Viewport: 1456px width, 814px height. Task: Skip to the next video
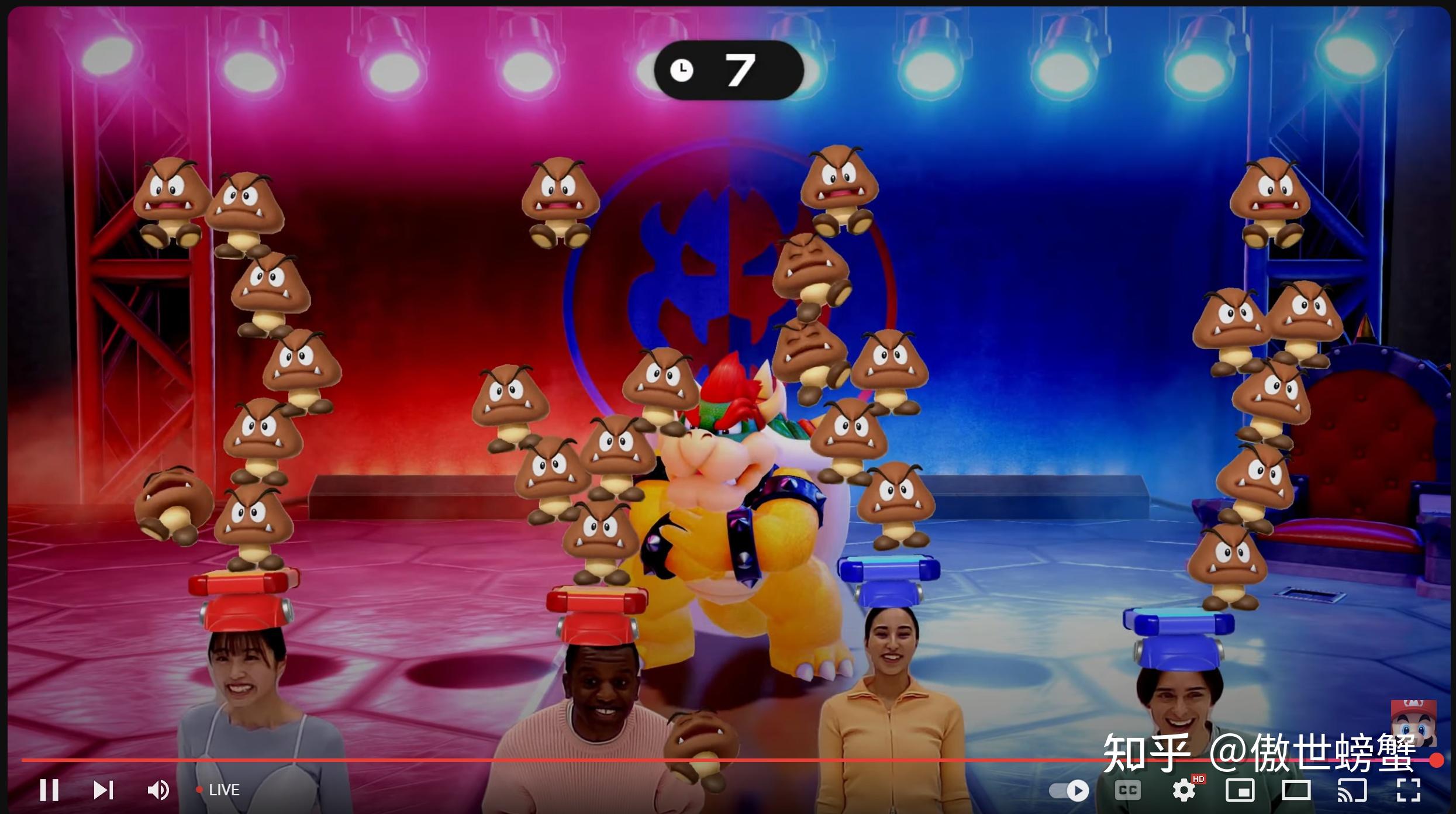pyautogui.click(x=104, y=790)
